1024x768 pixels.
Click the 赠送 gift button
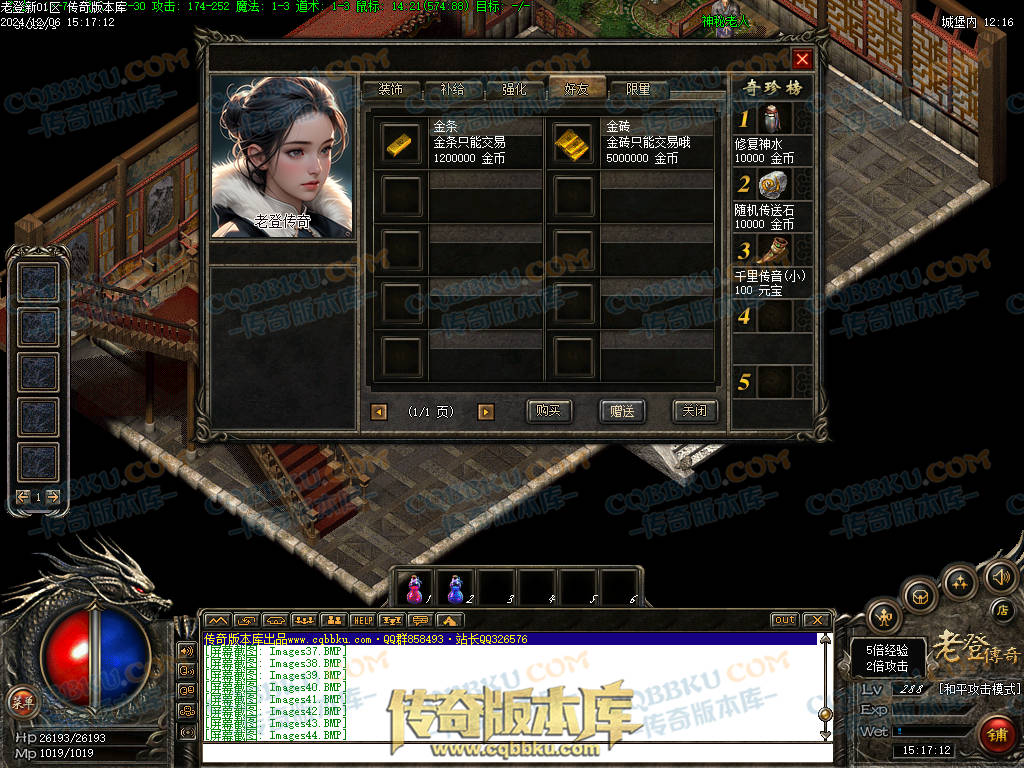coord(622,411)
